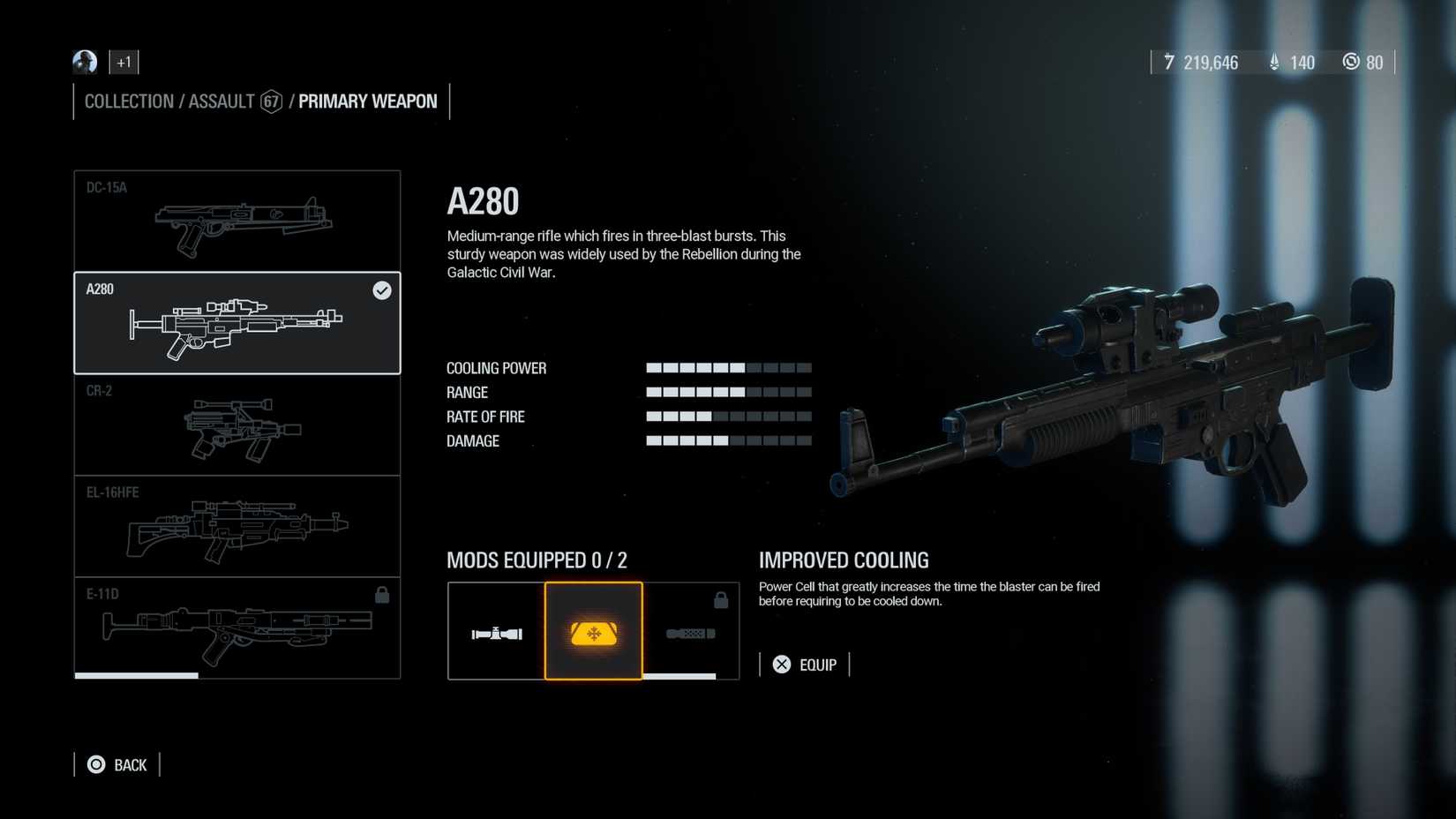Image resolution: width=1456 pixels, height=819 pixels.
Task: Open the player avatar profile icon
Action: (85, 62)
